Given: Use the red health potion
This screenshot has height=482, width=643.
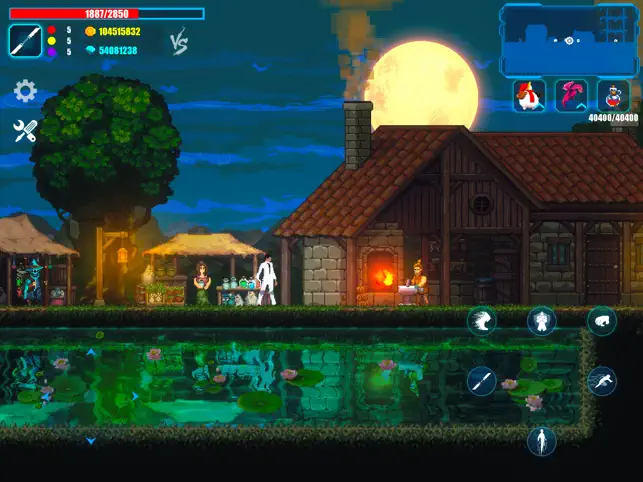Looking at the screenshot, I should (x=613, y=96).
